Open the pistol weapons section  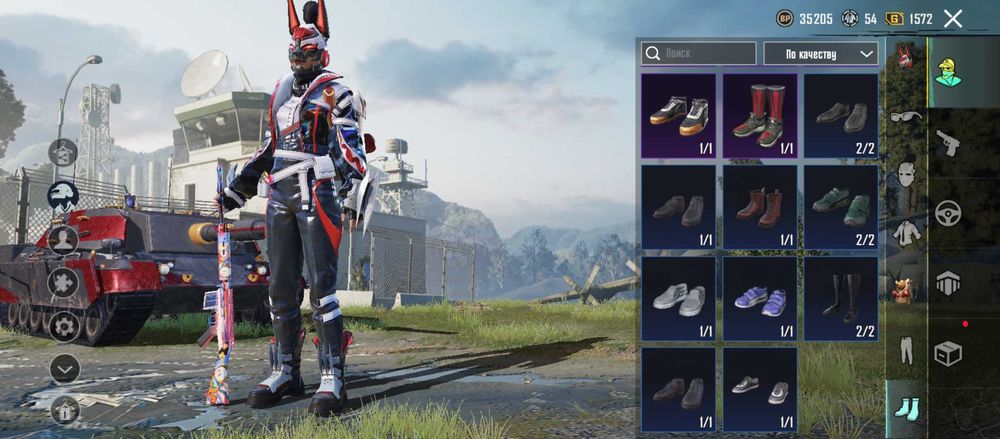tap(947, 143)
